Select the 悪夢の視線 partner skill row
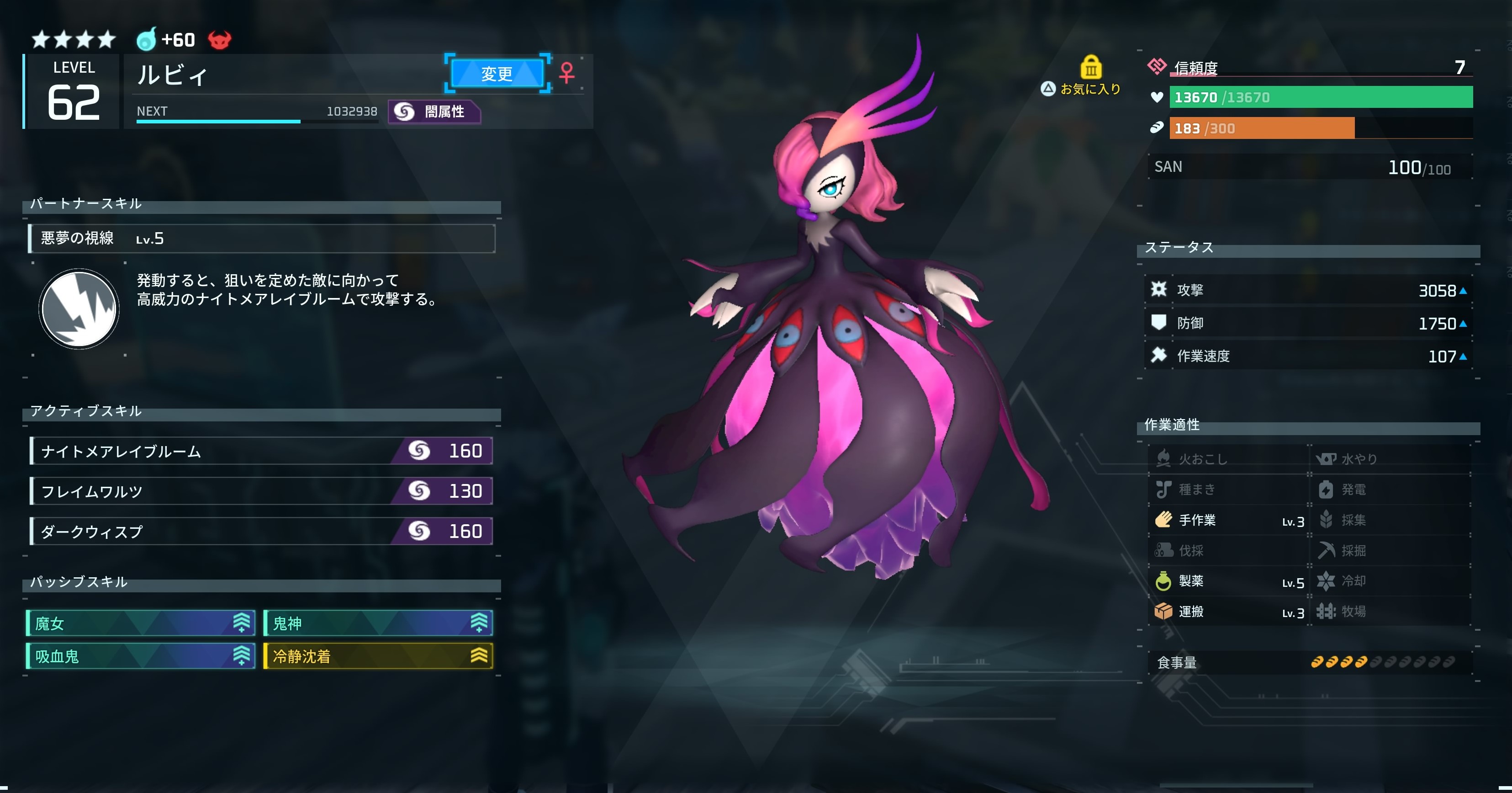This screenshot has width=1512, height=793. (x=262, y=239)
